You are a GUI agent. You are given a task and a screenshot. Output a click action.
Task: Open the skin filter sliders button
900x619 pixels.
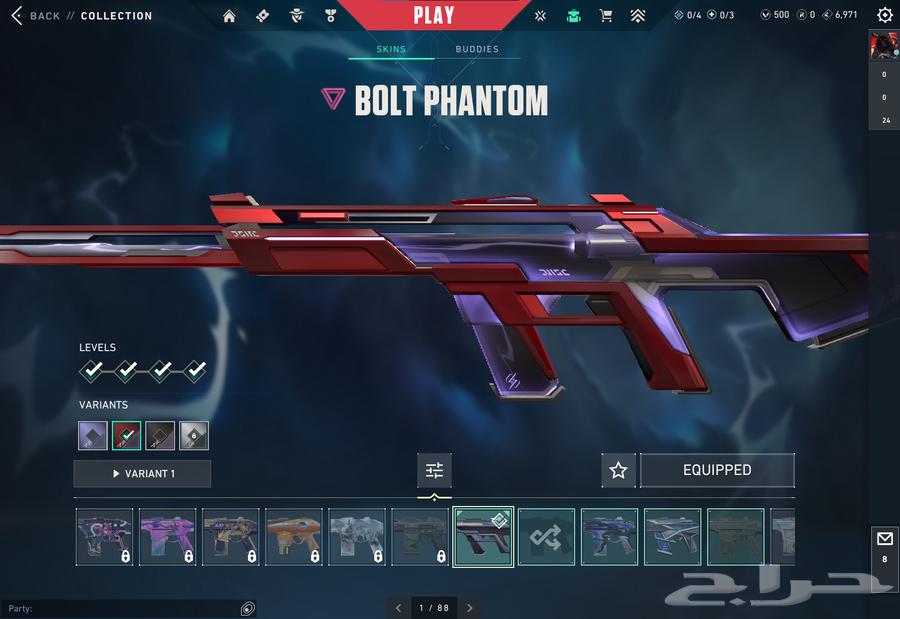click(x=434, y=470)
